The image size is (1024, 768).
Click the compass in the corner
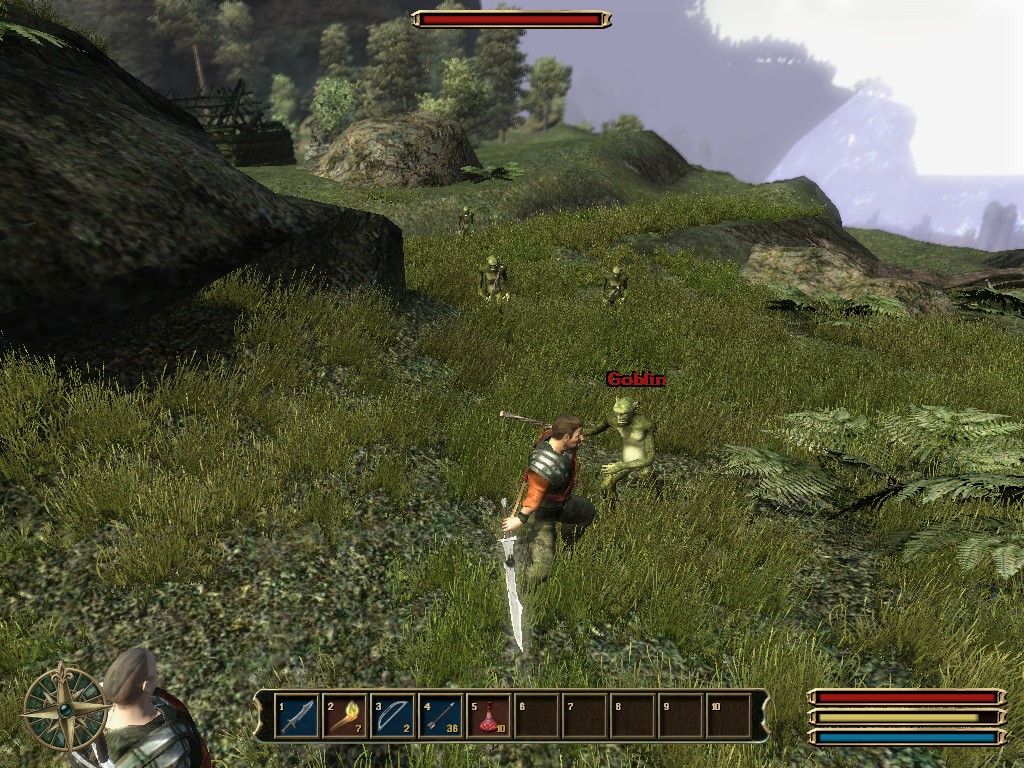[66, 707]
